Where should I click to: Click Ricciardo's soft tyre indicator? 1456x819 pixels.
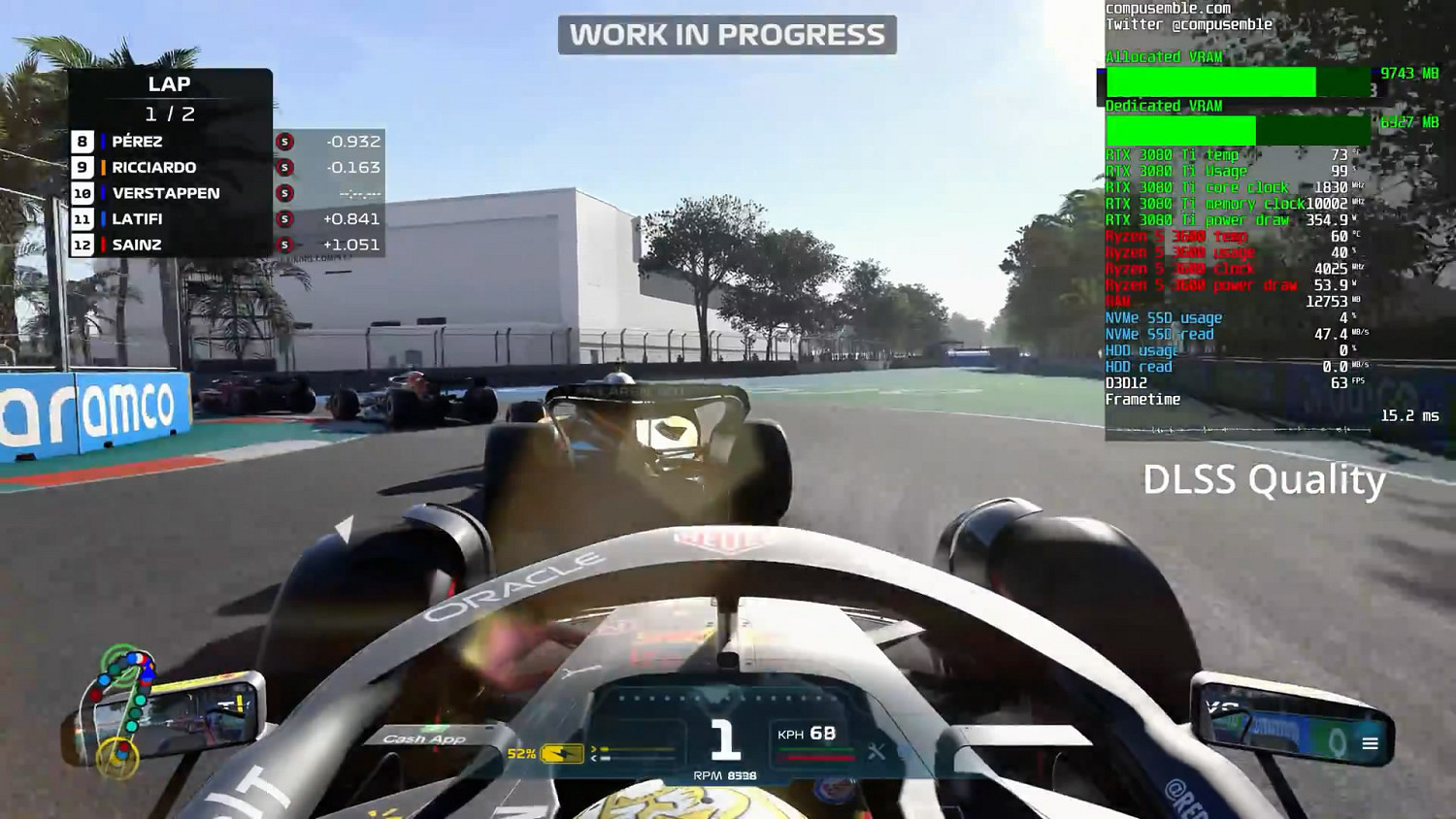pyautogui.click(x=283, y=167)
